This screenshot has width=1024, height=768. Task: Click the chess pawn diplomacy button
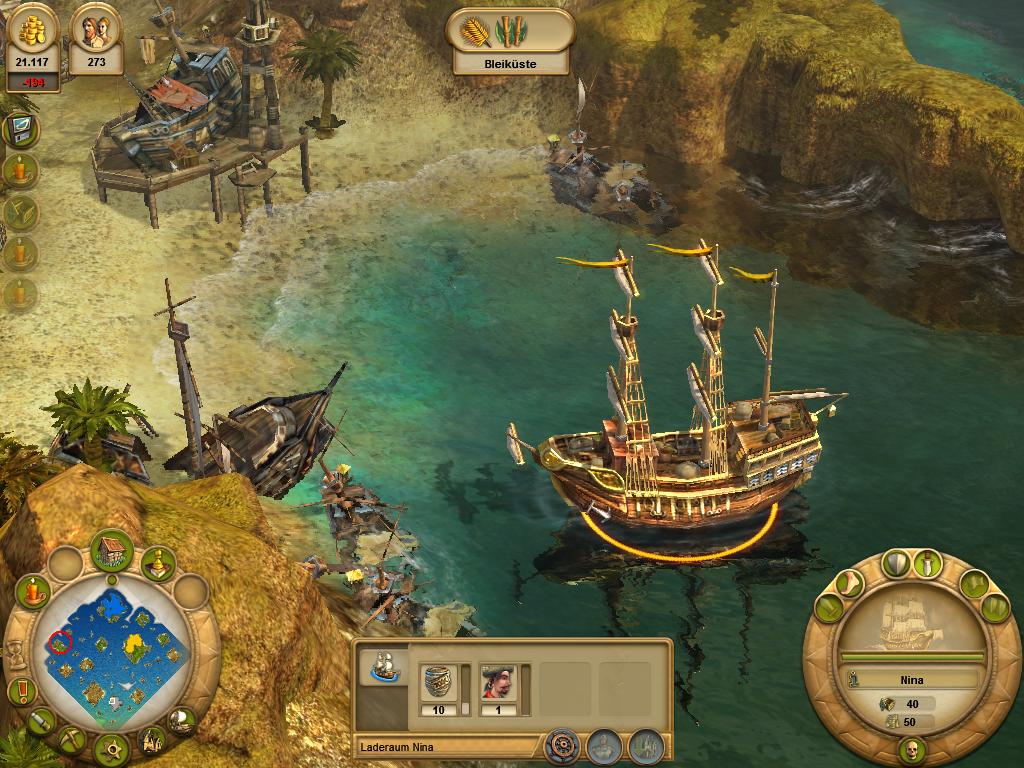pyautogui.click(x=158, y=566)
